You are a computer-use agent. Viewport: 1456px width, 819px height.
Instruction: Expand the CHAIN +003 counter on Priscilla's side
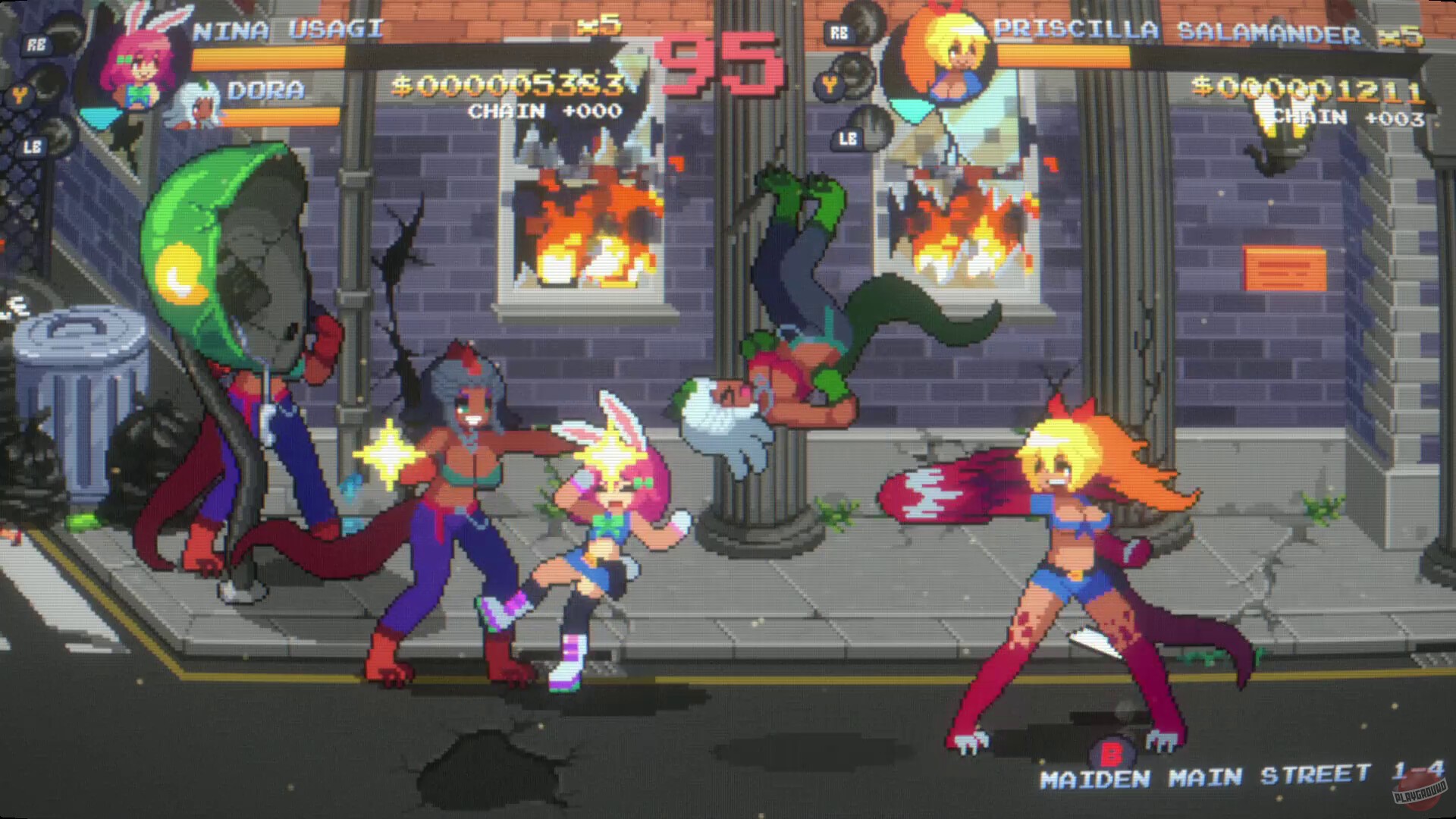click(1348, 118)
